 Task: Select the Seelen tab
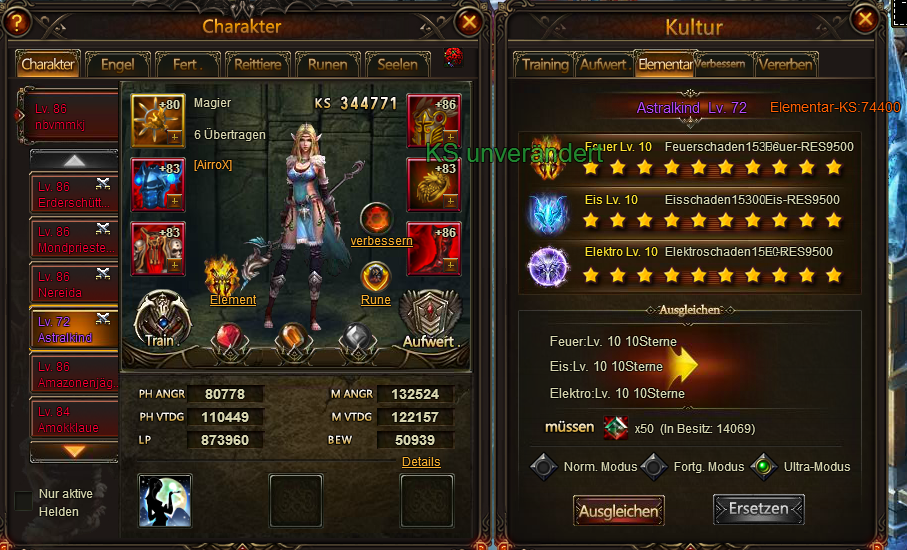[397, 65]
